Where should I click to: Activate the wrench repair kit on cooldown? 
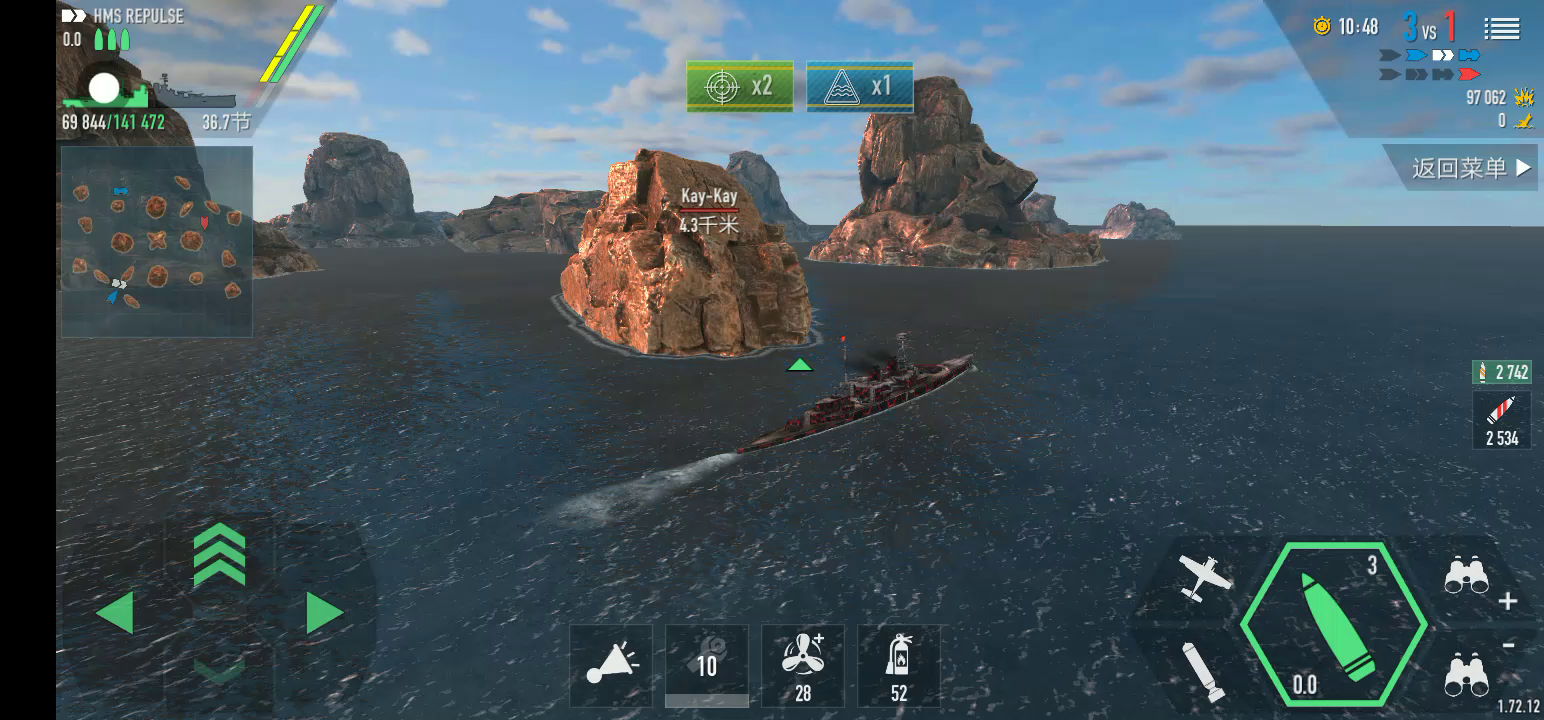point(707,665)
